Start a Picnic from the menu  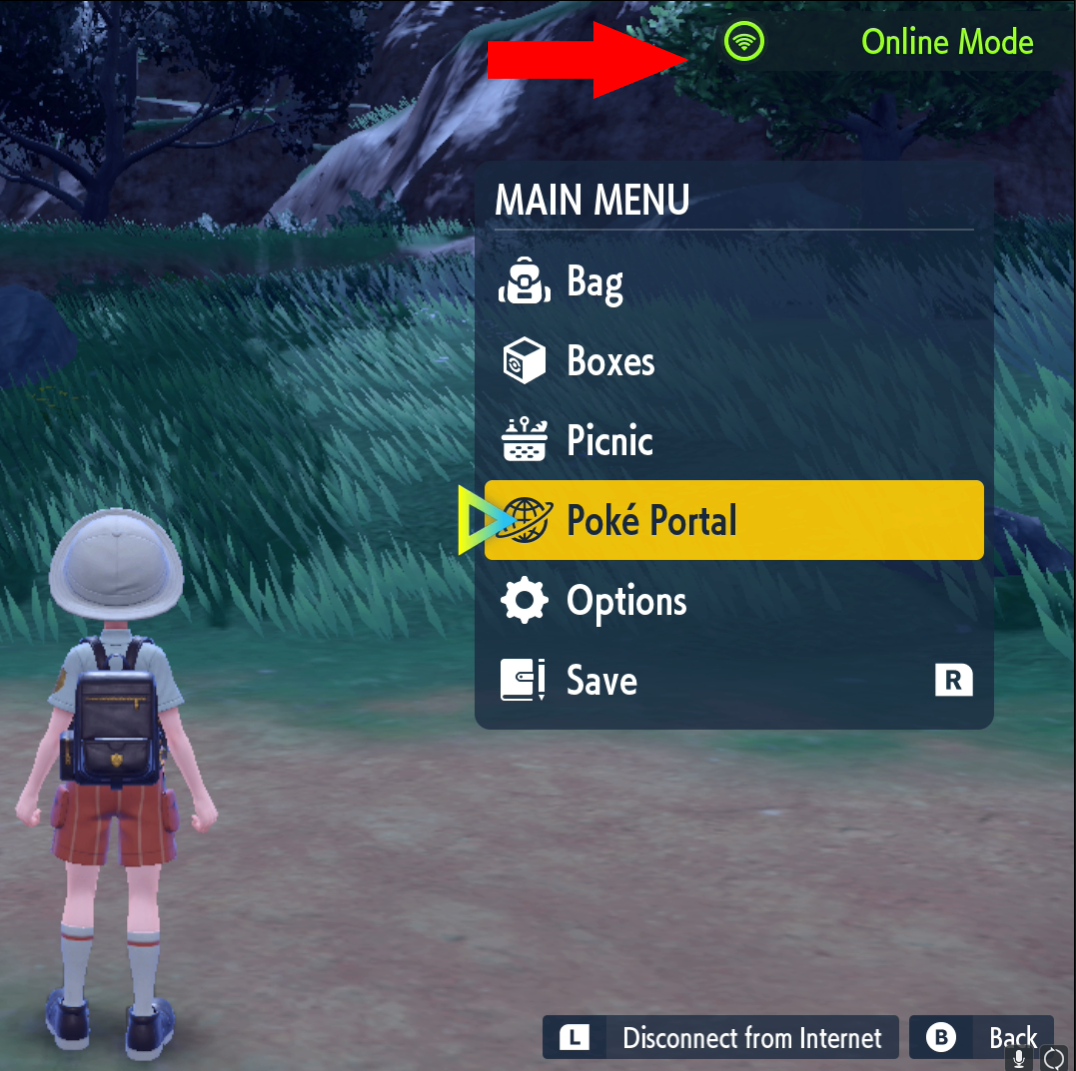click(x=609, y=441)
